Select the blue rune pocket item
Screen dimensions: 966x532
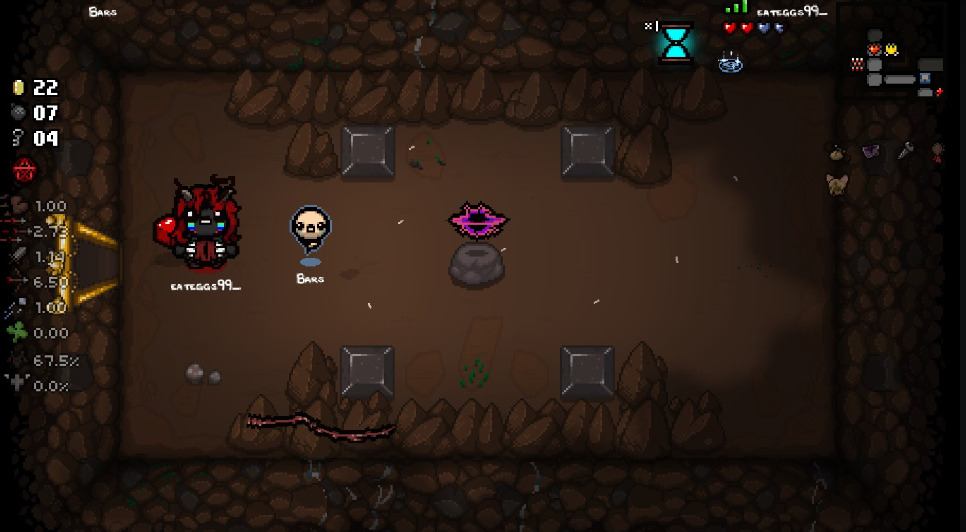pos(729,63)
